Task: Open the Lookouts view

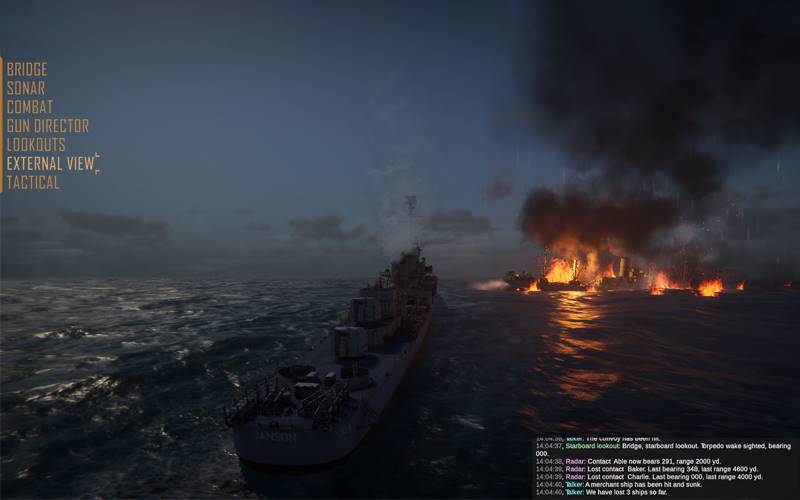Action: [36, 145]
